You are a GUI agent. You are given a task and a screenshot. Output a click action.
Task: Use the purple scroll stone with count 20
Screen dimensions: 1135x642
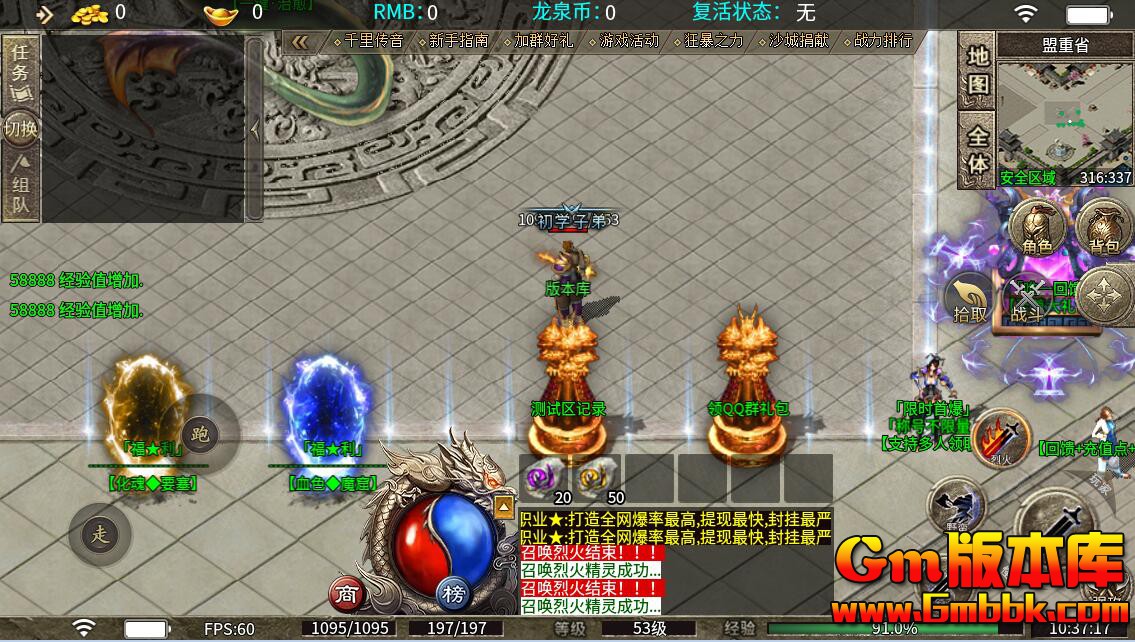pos(545,477)
